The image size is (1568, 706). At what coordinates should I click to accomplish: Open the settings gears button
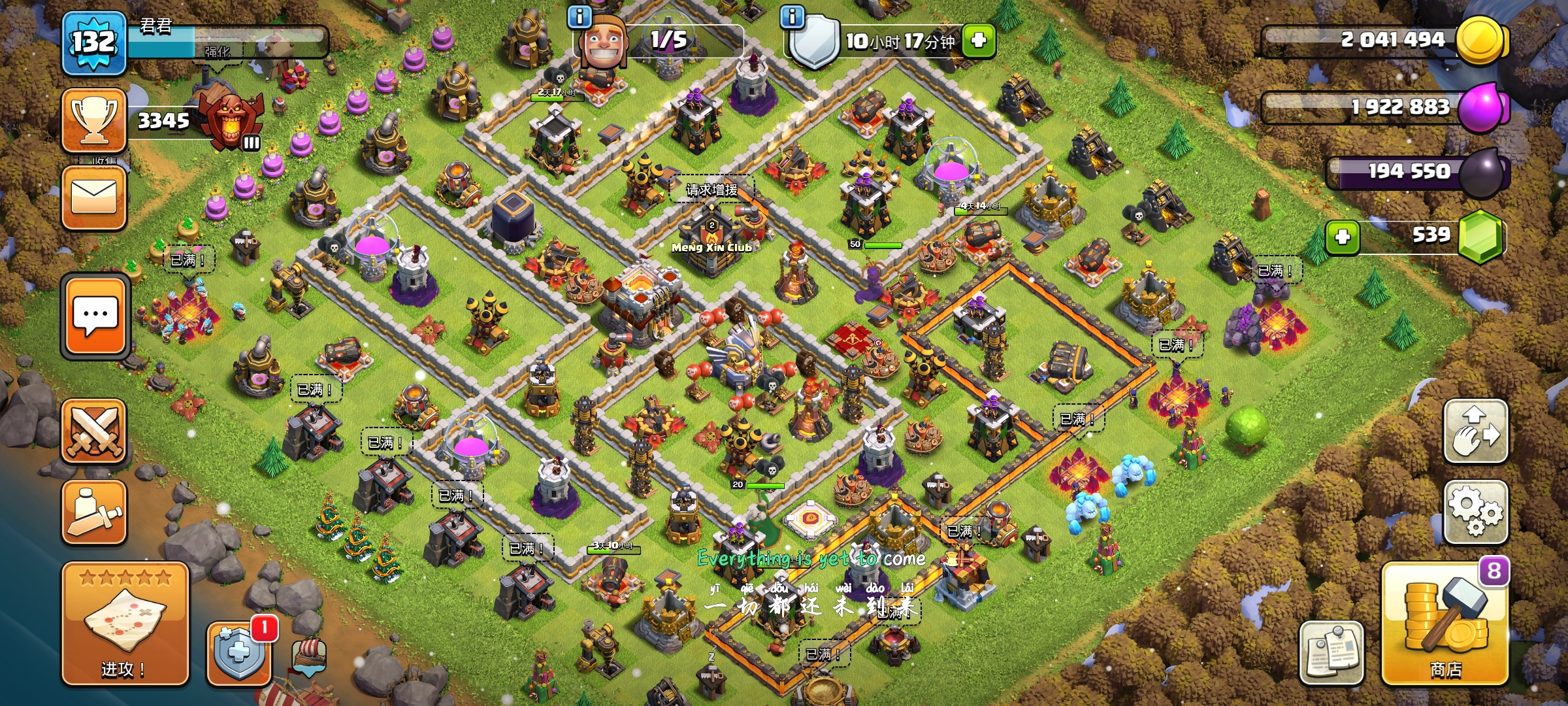tap(1475, 513)
